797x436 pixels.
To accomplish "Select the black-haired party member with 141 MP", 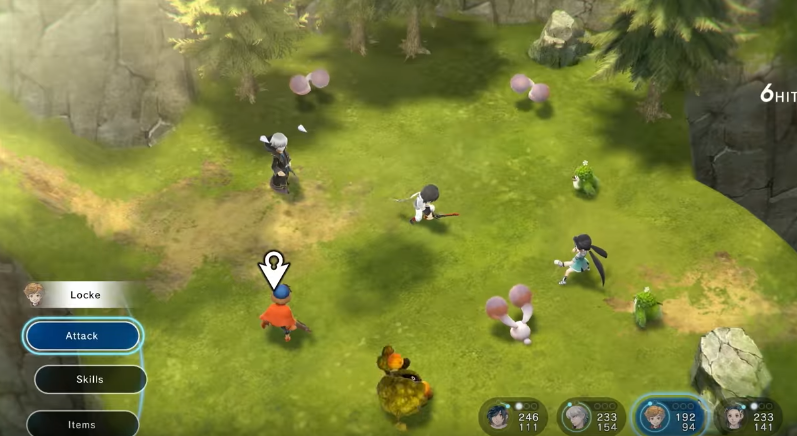I will (x=733, y=416).
